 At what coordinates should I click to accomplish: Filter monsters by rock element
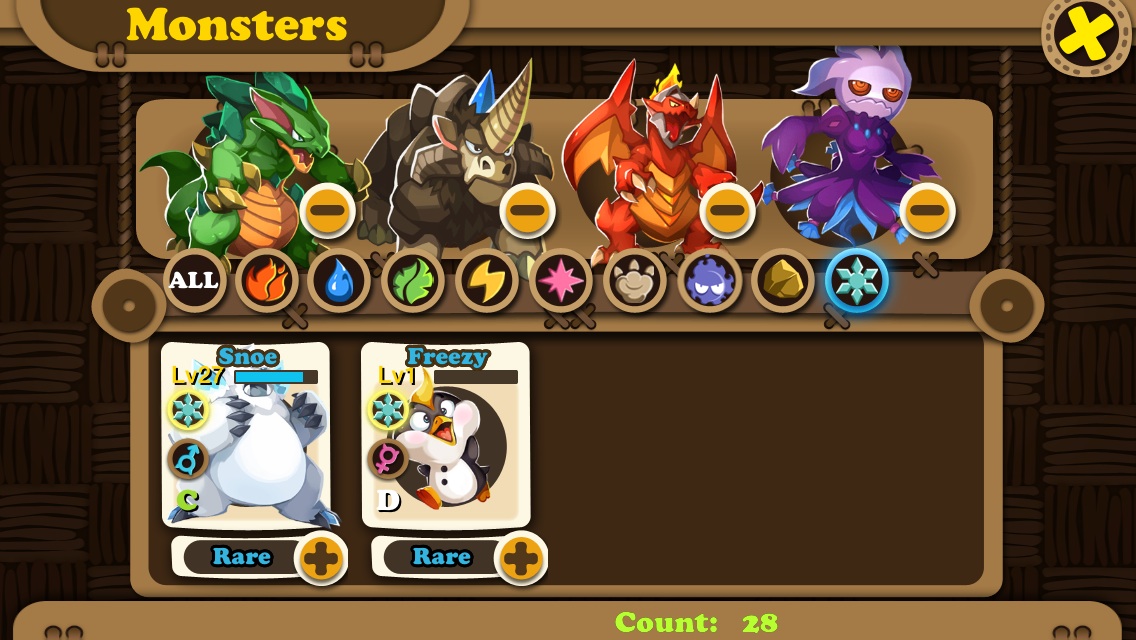783,280
